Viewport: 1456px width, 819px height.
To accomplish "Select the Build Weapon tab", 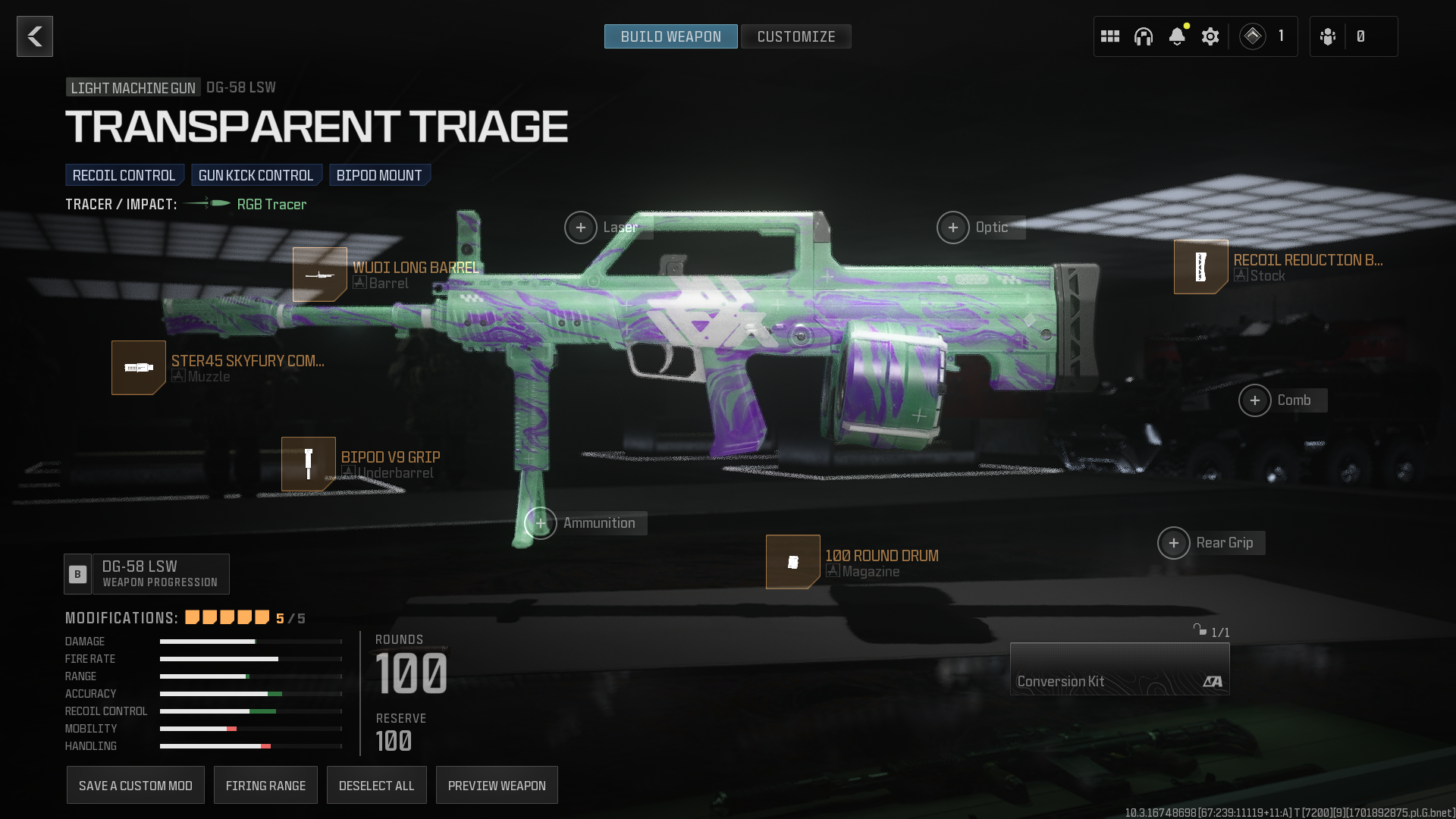I will [670, 36].
